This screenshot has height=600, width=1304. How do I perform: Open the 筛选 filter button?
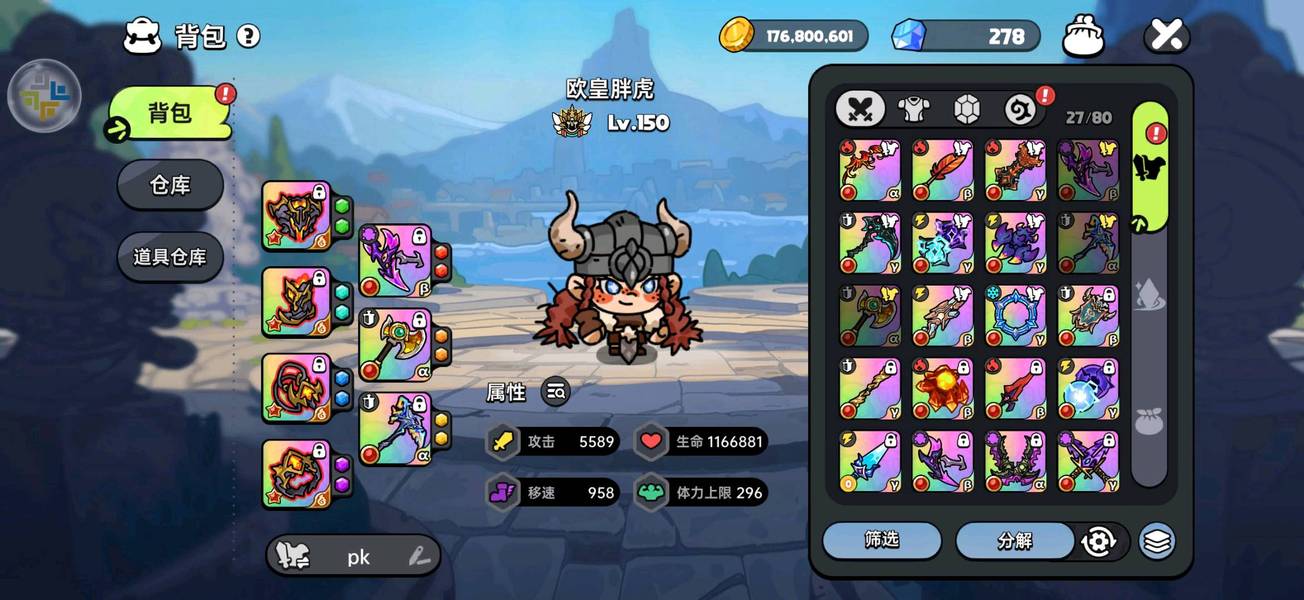point(882,540)
